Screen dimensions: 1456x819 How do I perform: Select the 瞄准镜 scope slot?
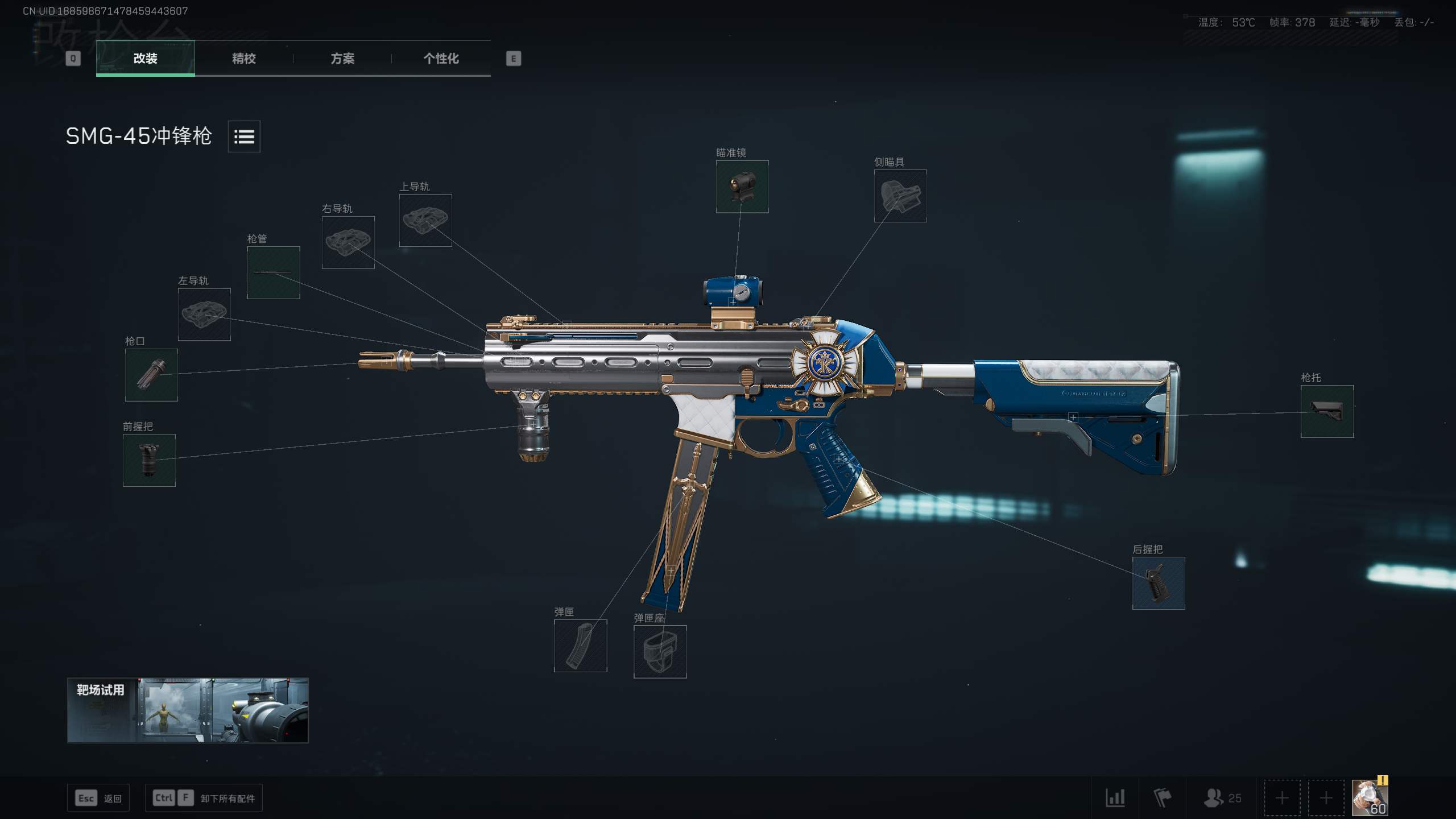coord(742,187)
